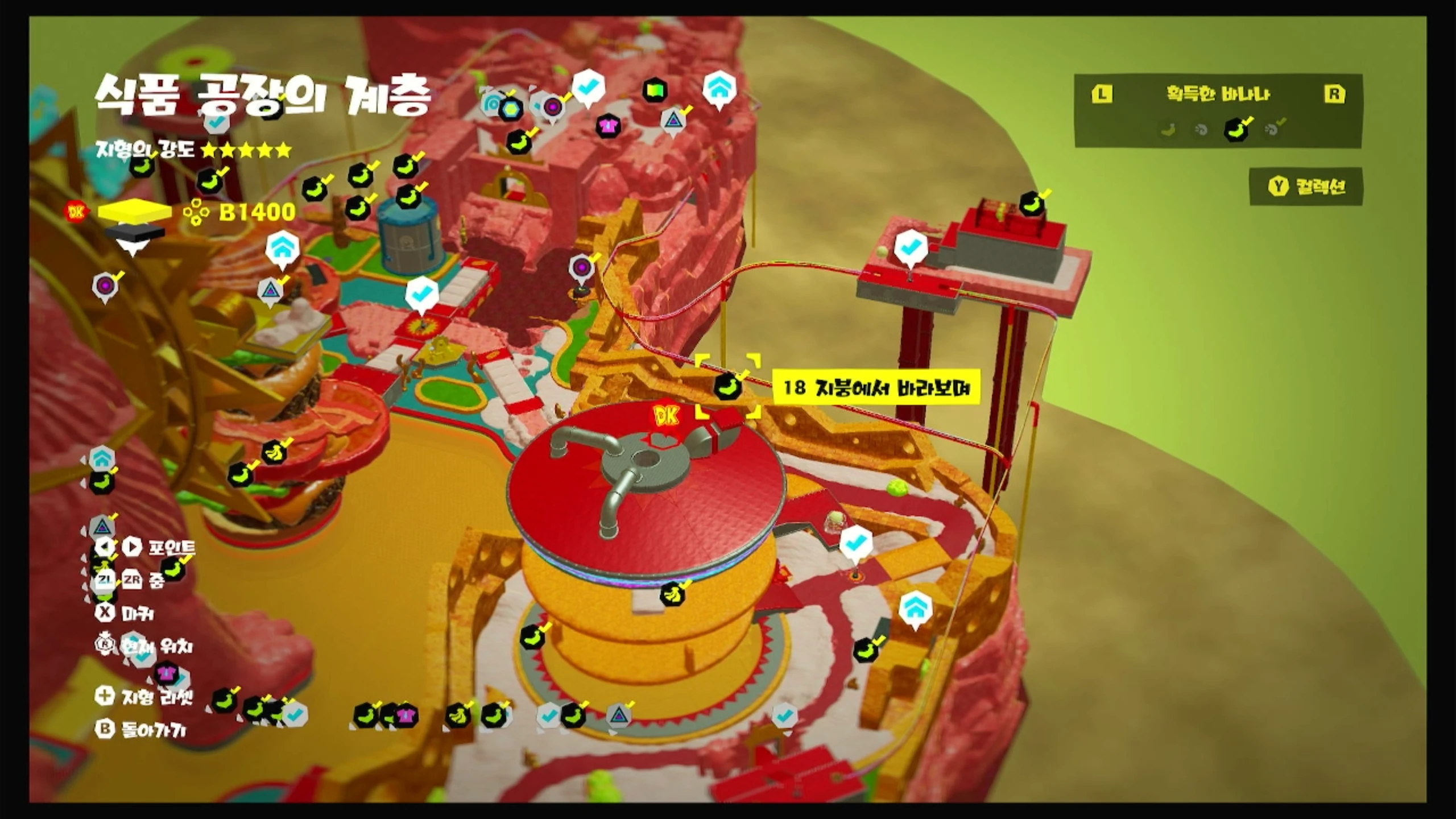
Task: Choose the collected banana filter with checkmark
Action: tap(1236, 130)
